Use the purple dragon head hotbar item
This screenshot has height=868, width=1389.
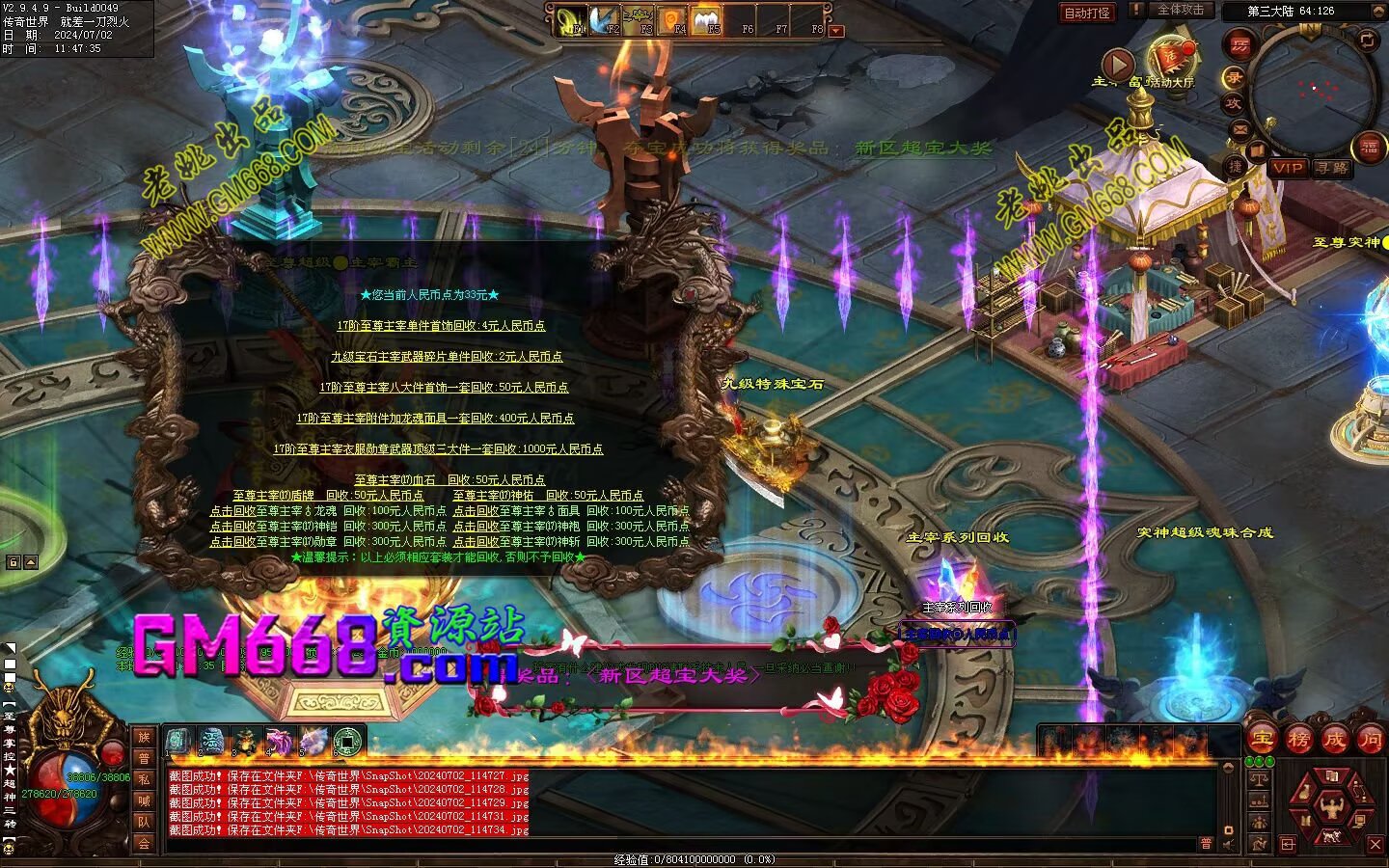tap(279, 741)
